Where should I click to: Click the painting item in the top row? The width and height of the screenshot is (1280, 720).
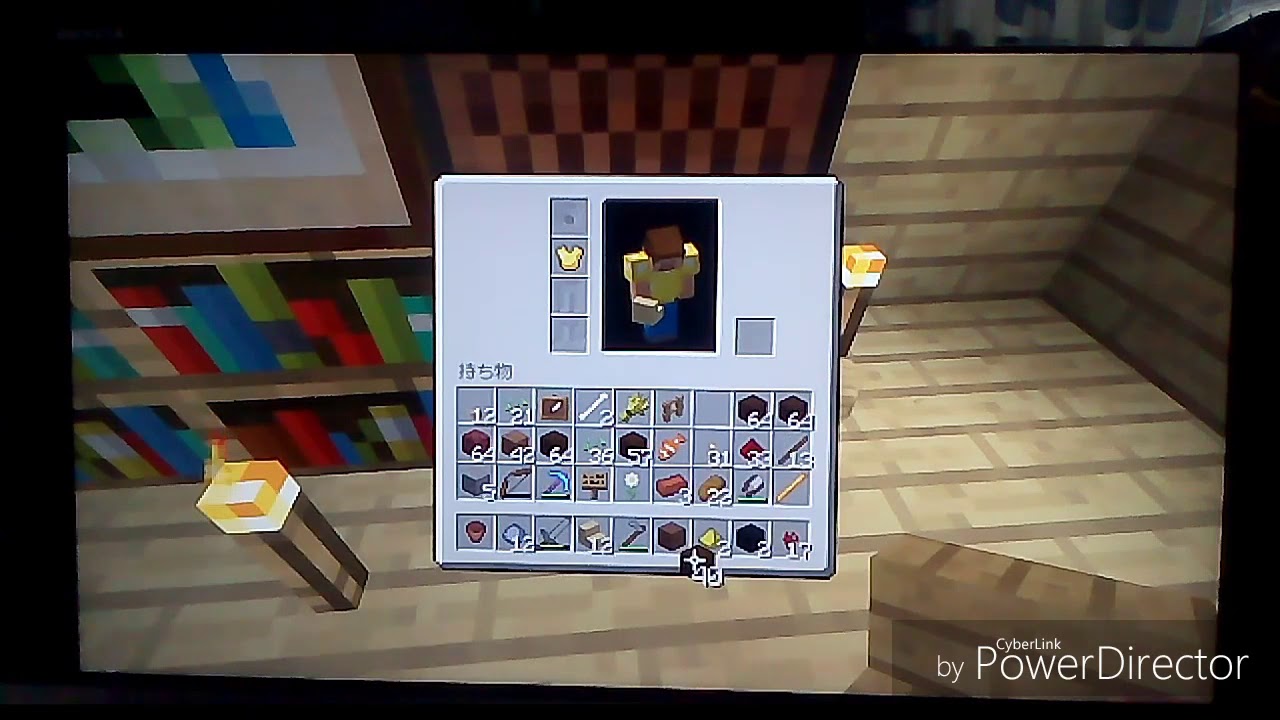tap(554, 407)
